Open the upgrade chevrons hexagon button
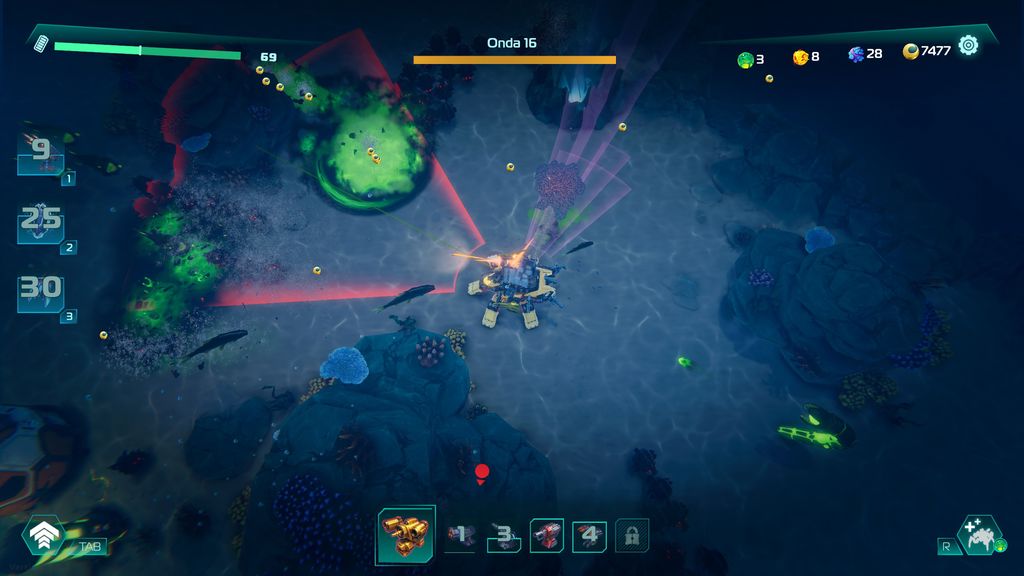This screenshot has width=1024, height=576. coord(44,536)
